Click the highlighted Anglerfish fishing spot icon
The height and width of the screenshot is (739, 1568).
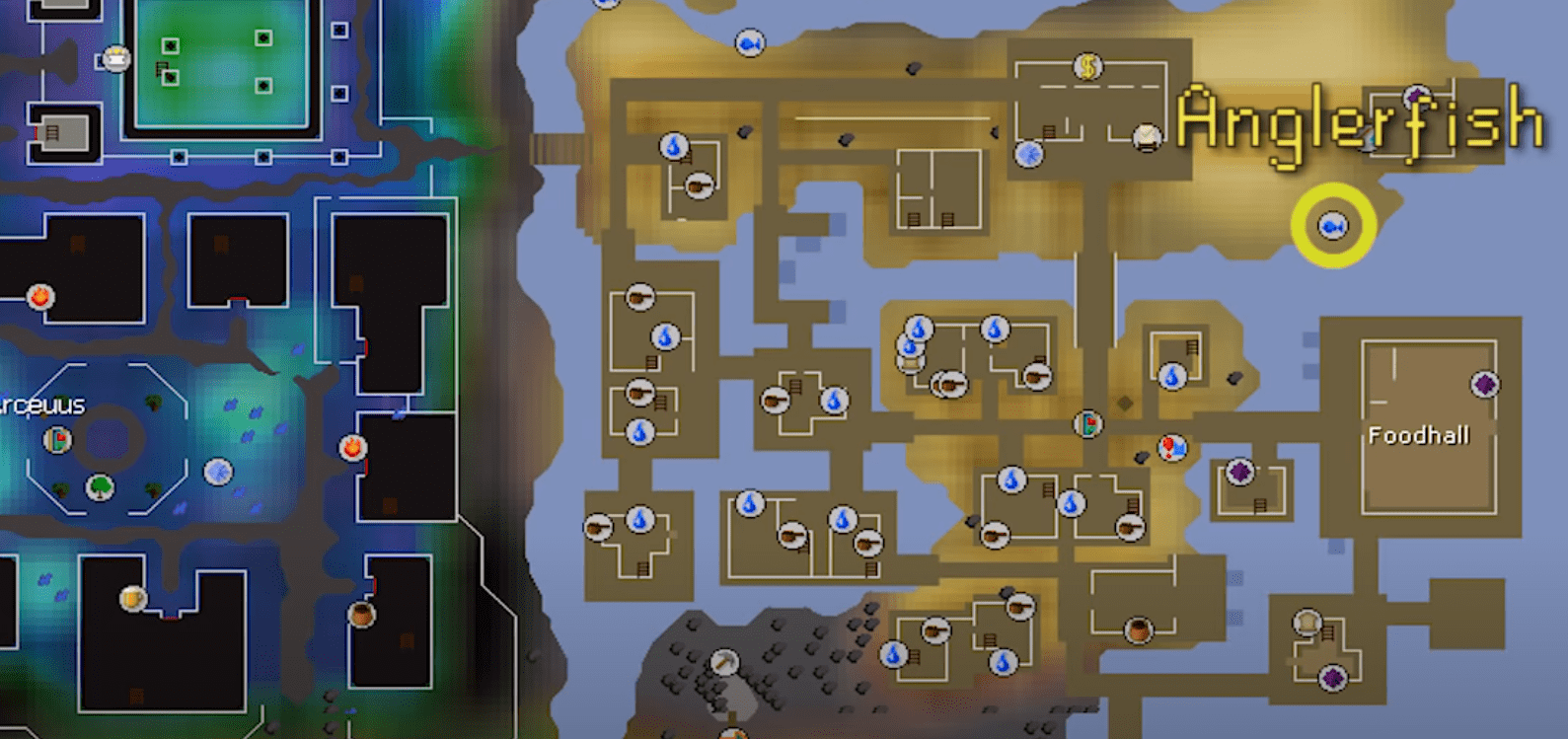pos(1333,227)
